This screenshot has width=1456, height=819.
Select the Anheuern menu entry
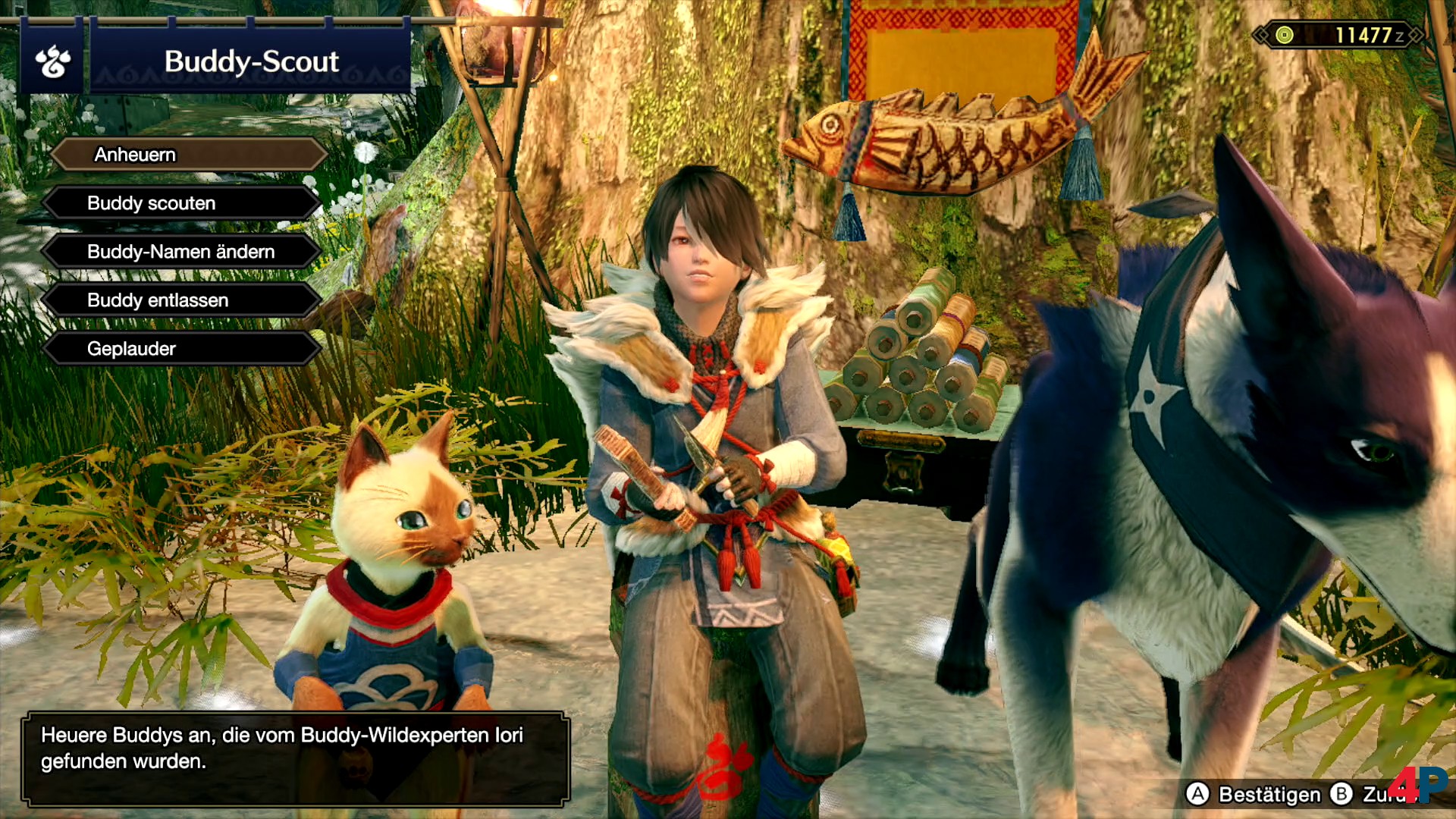pos(188,155)
